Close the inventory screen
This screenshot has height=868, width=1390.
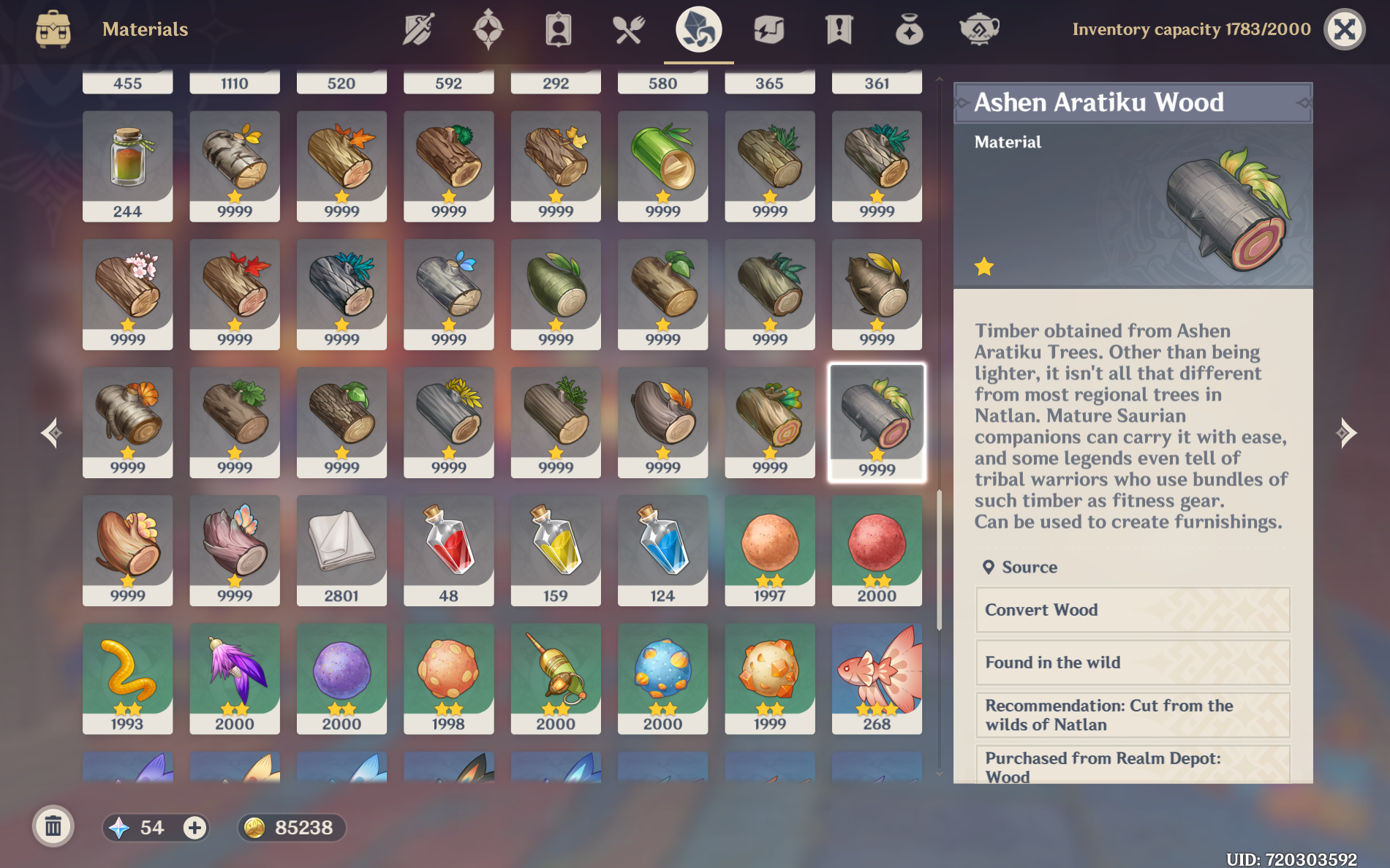(x=1345, y=29)
